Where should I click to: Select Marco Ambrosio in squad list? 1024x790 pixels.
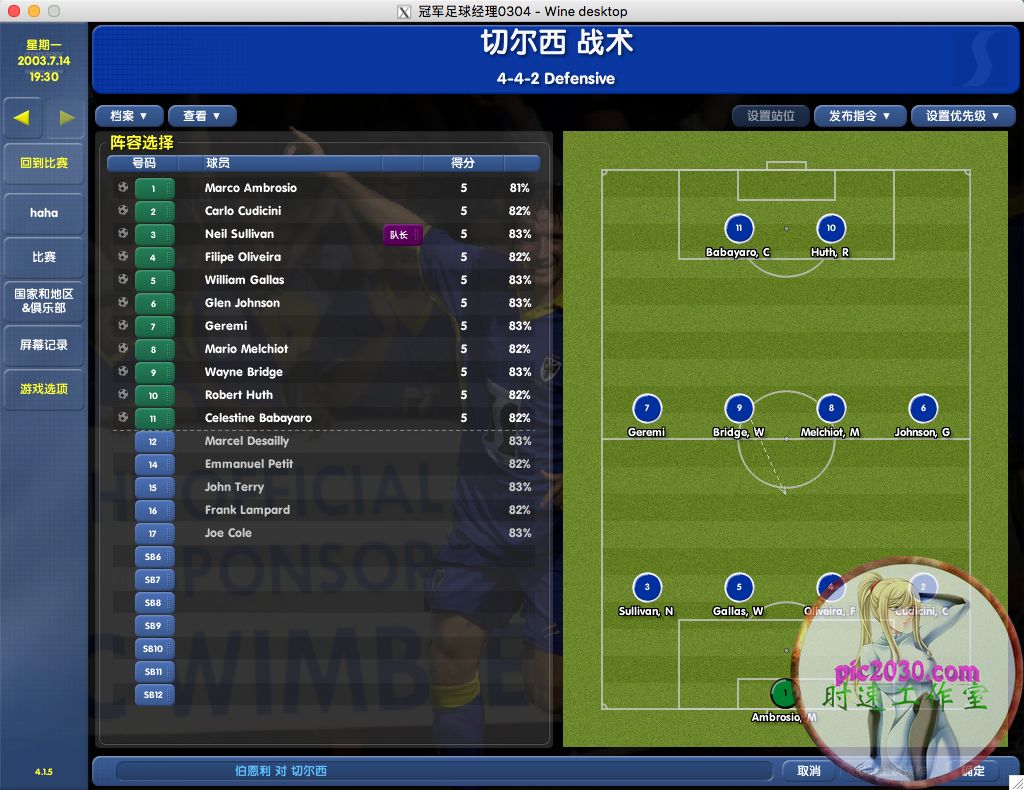pos(250,188)
